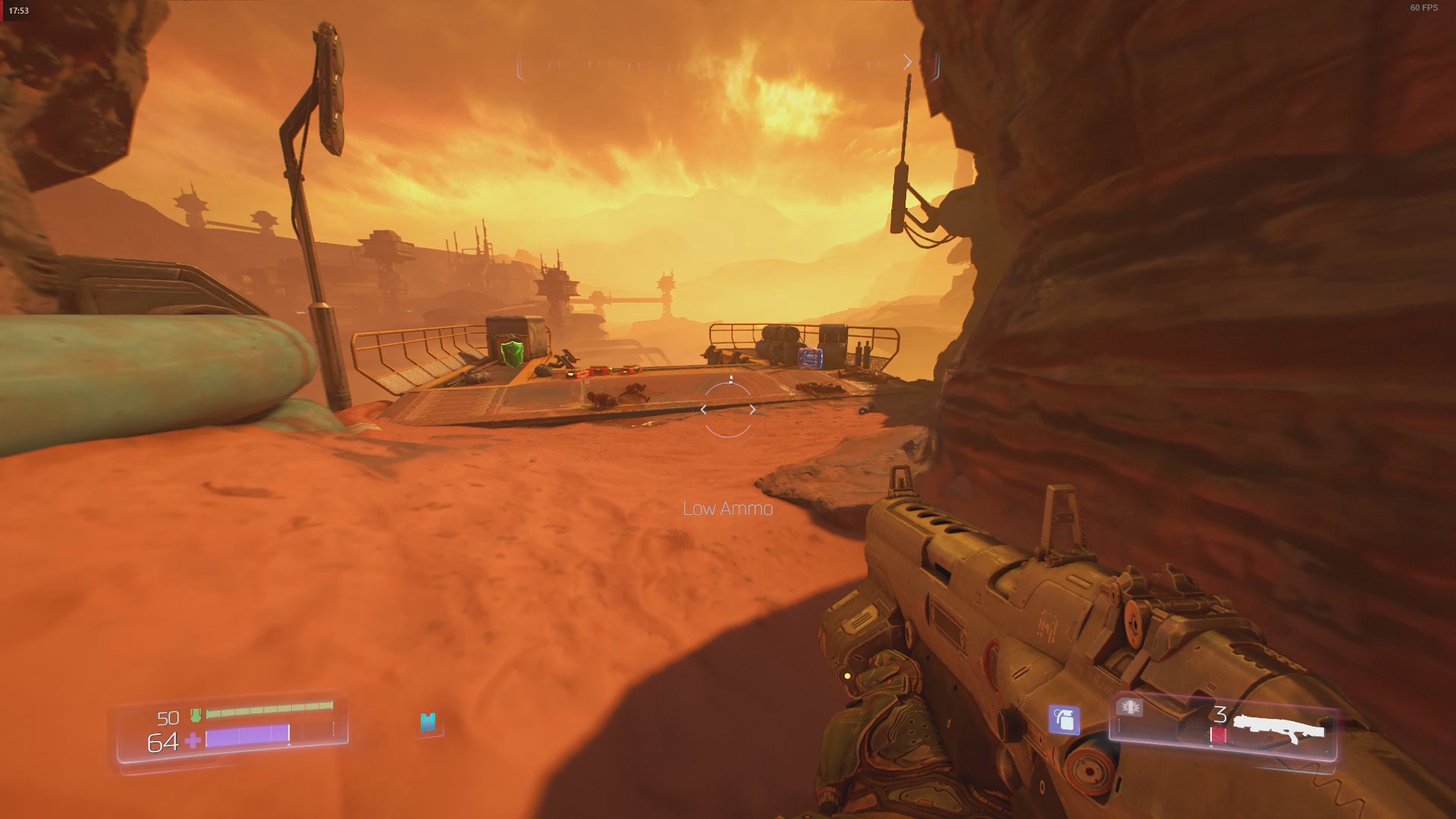This screenshot has height=819, width=1456.
Task: Click the objective arrow on the compass
Action: 908,62
